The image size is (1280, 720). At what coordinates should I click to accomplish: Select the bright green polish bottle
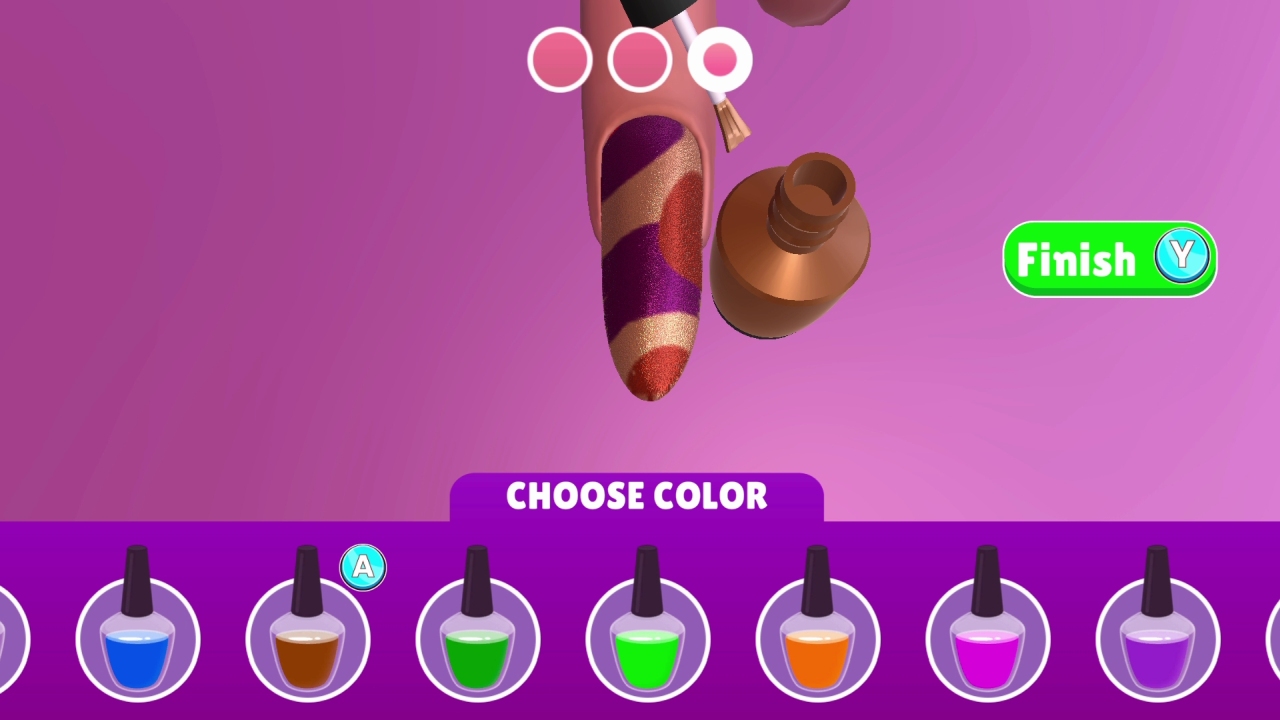(647, 640)
